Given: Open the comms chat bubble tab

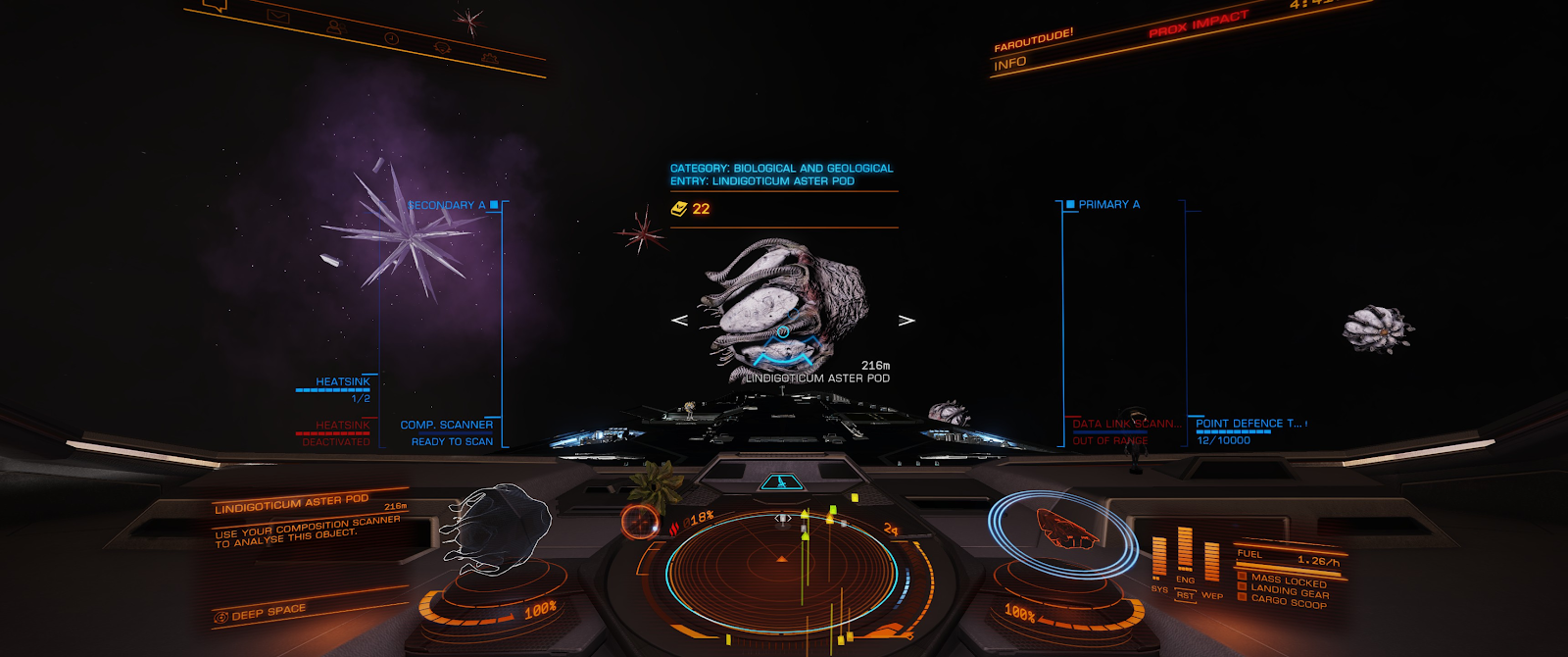Looking at the screenshot, I should pos(216,6).
